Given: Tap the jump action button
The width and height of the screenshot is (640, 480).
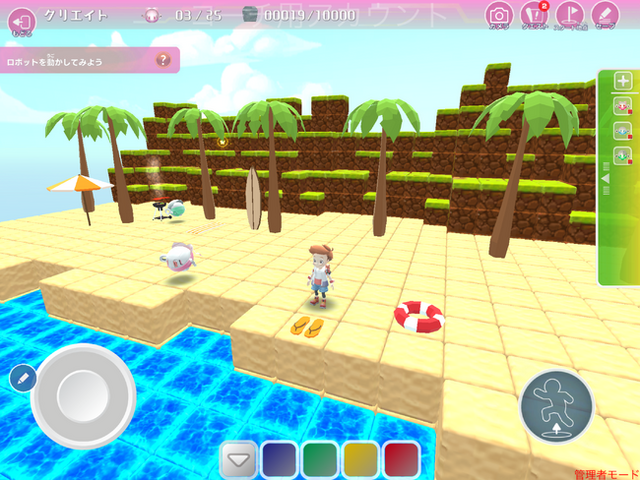Looking at the screenshot, I should coord(556,406).
